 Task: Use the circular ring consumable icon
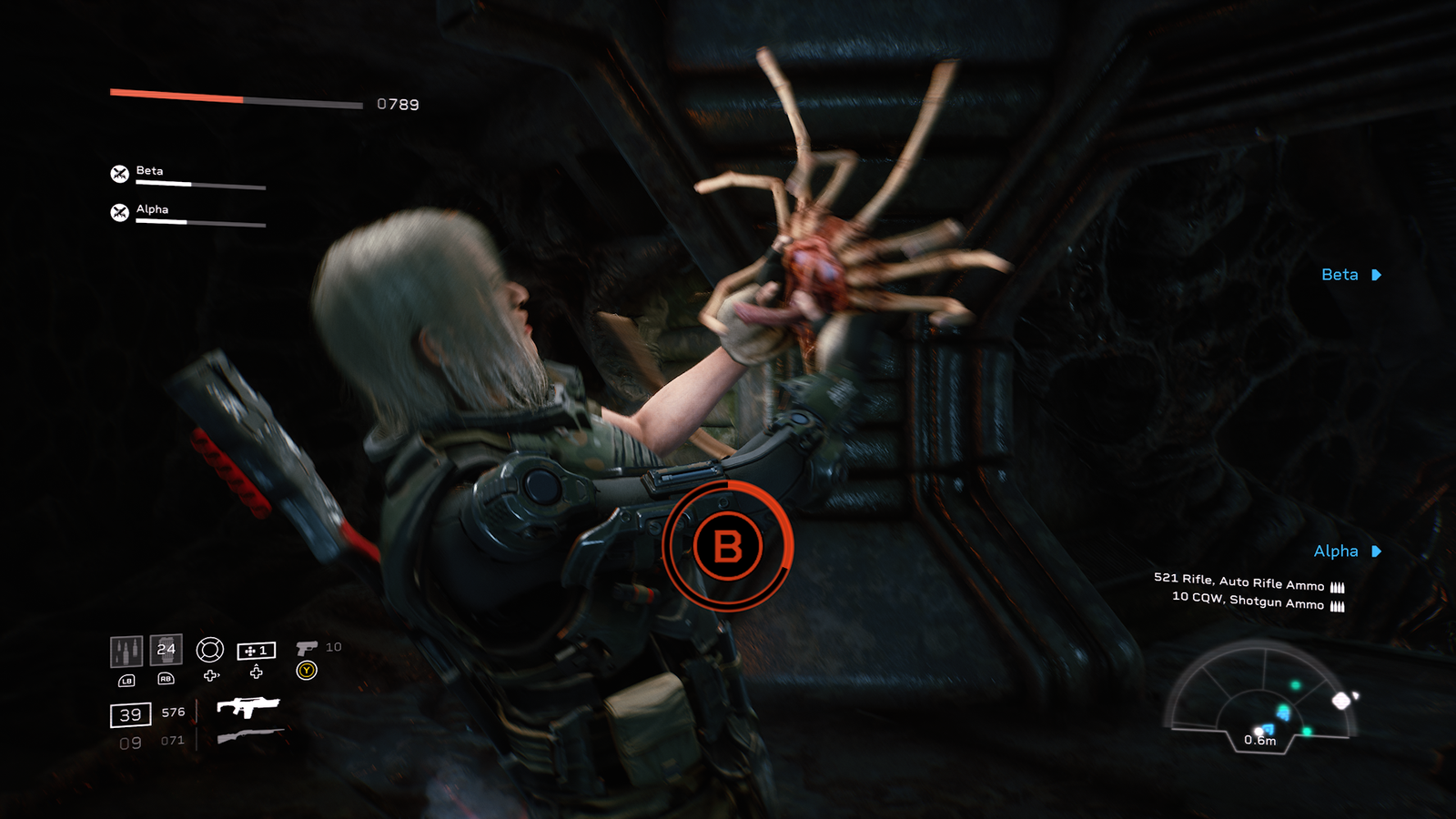(x=210, y=649)
